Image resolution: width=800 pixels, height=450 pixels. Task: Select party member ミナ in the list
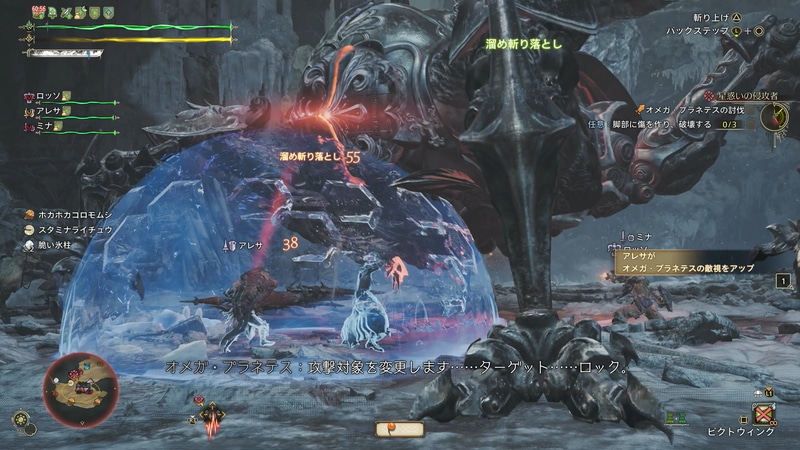click(x=41, y=128)
